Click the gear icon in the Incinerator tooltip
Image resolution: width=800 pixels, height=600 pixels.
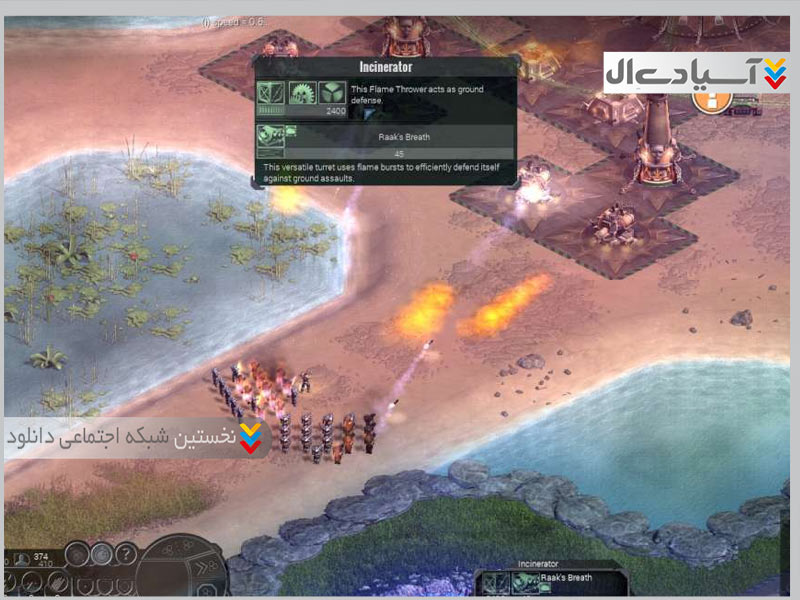tap(303, 94)
